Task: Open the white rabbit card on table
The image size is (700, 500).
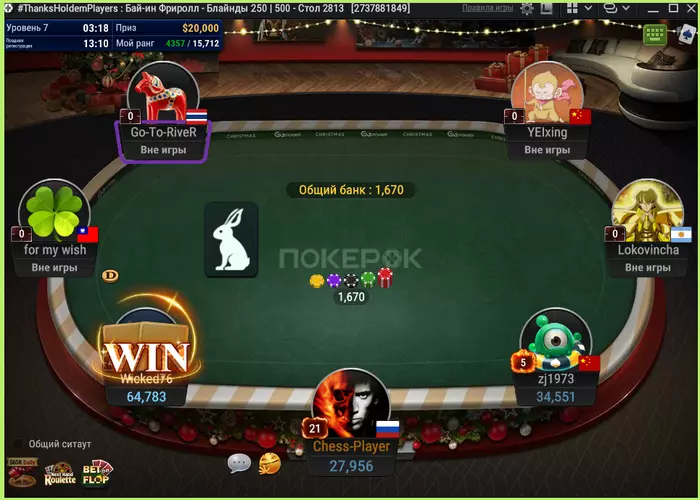Action: click(232, 240)
